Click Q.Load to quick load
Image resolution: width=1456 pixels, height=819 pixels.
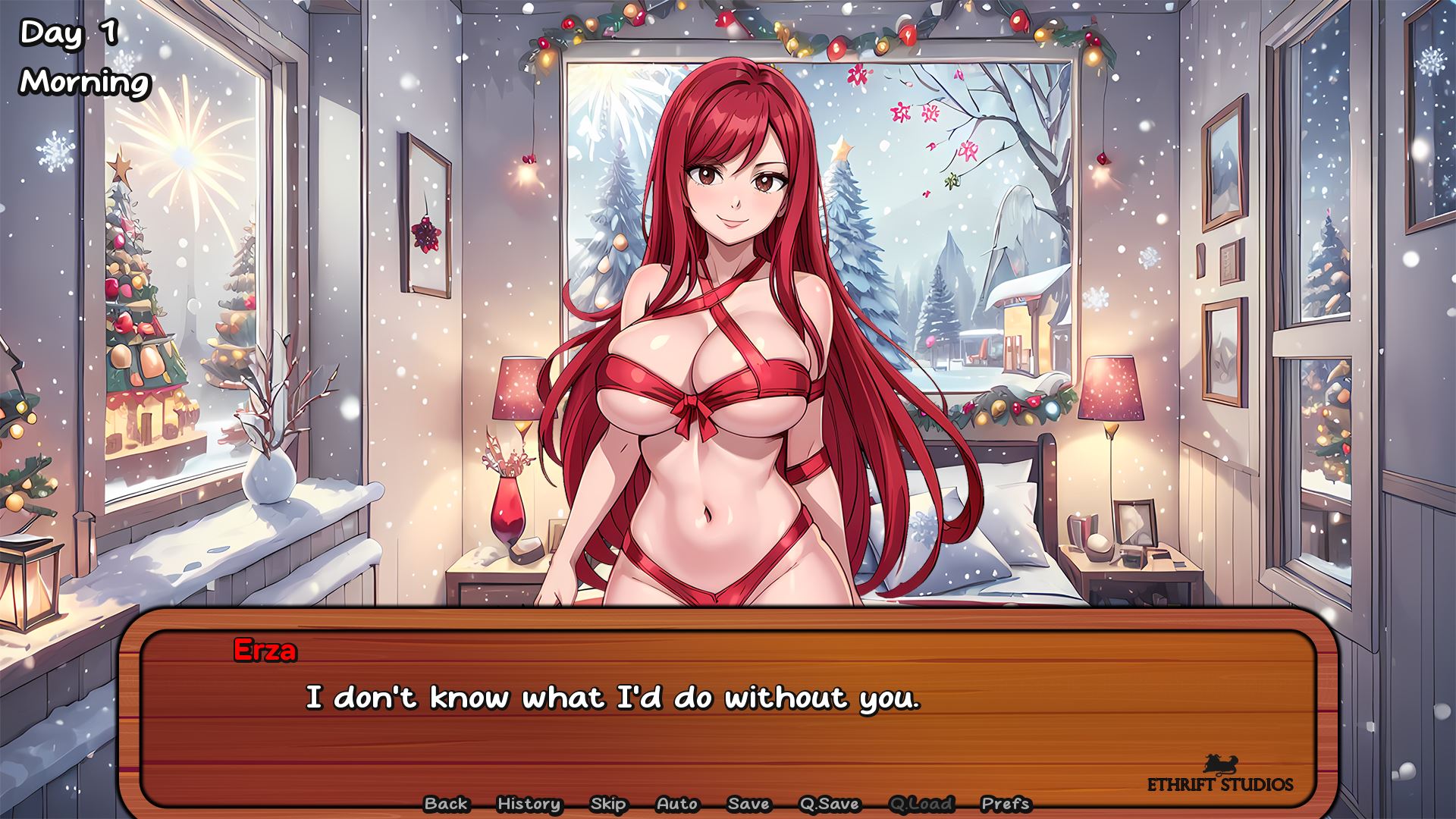click(x=921, y=803)
